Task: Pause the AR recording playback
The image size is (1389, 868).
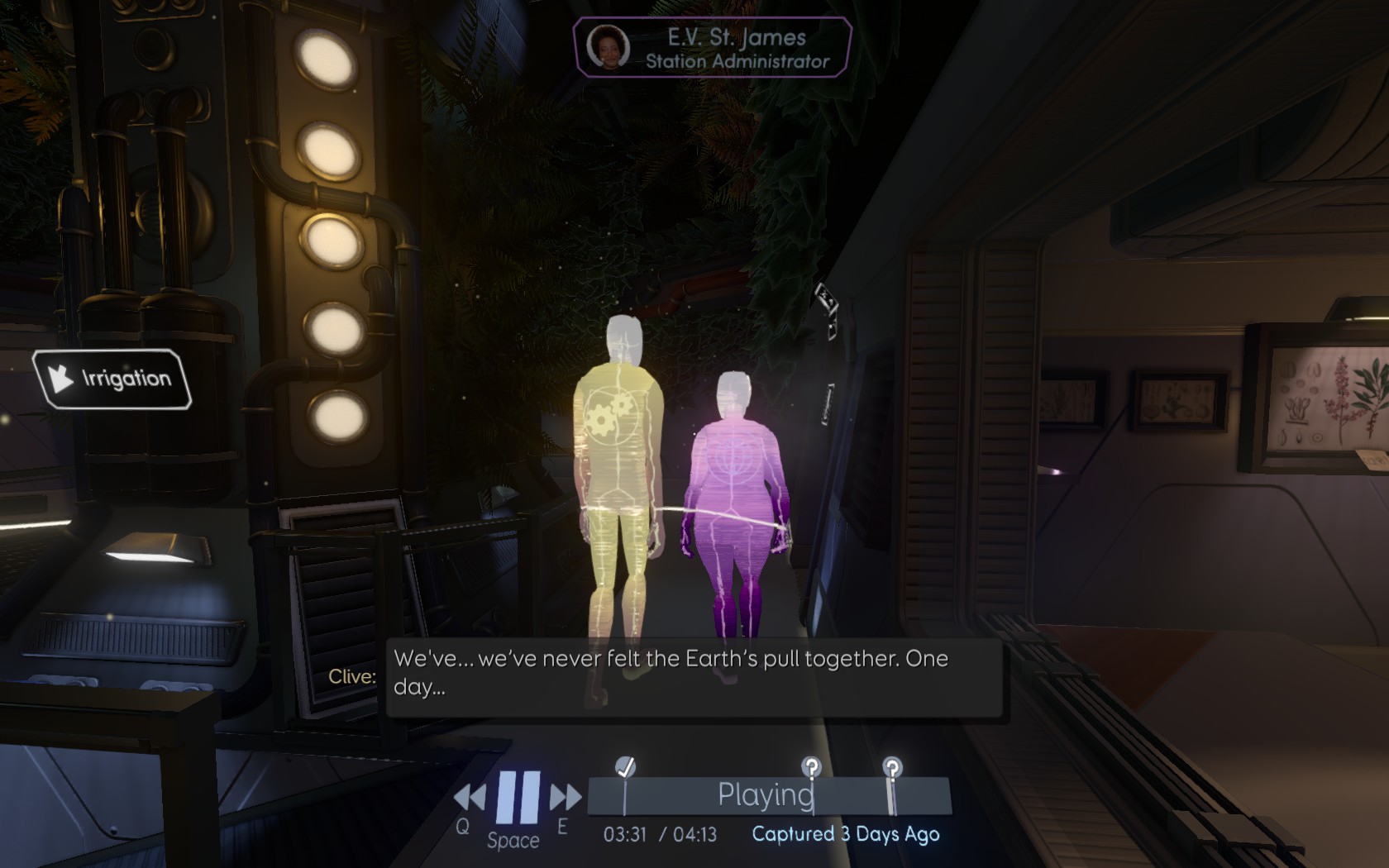Action: (518, 797)
